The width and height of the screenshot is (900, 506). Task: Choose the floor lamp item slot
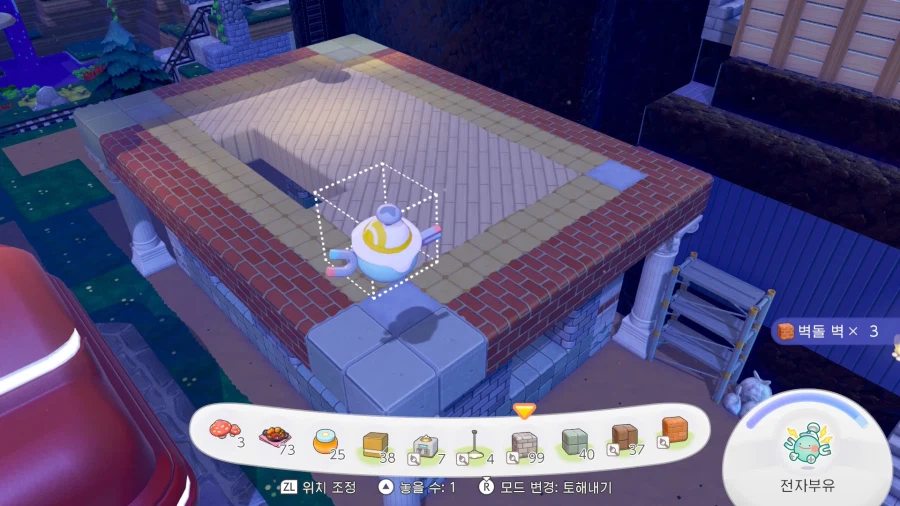(473, 445)
